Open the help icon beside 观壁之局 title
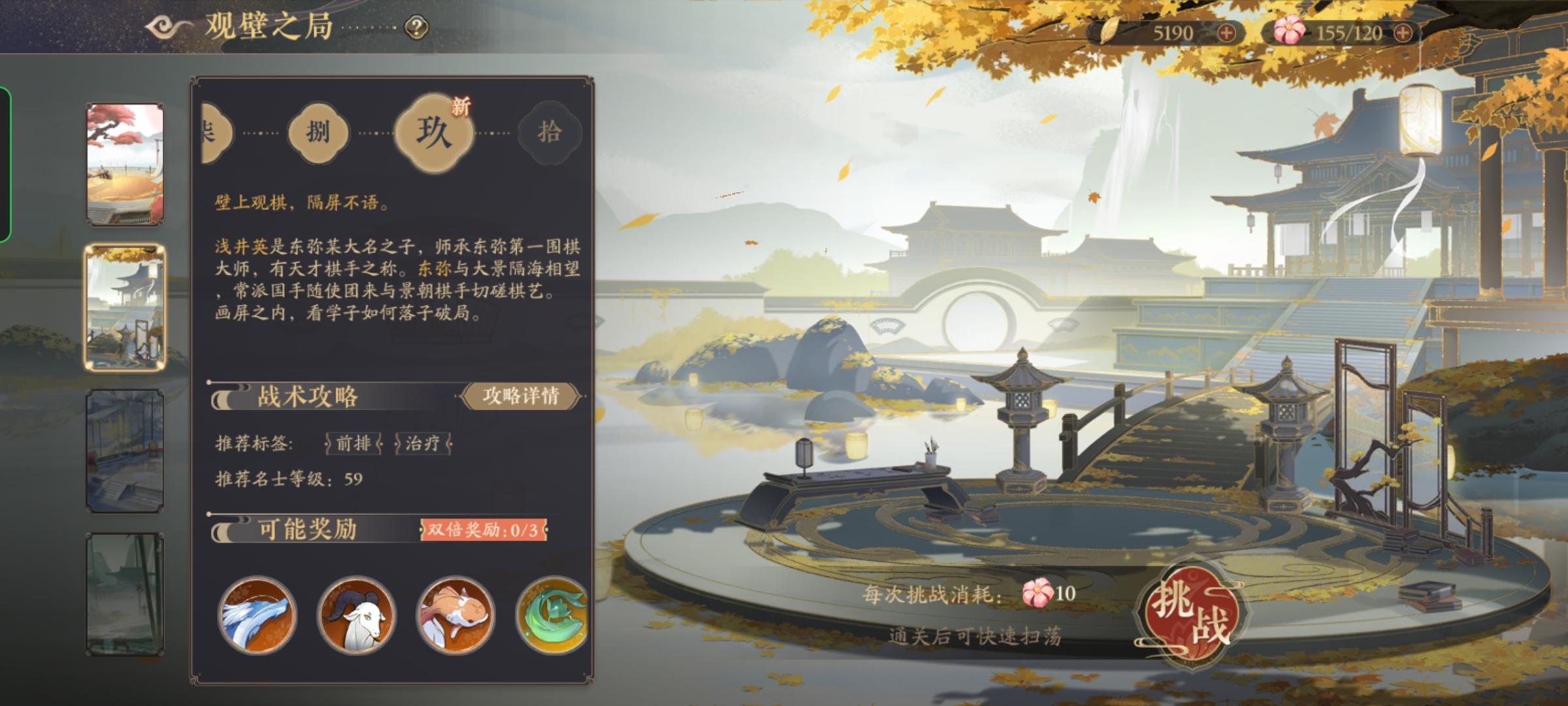This screenshot has width=1568, height=706. pyautogui.click(x=416, y=27)
